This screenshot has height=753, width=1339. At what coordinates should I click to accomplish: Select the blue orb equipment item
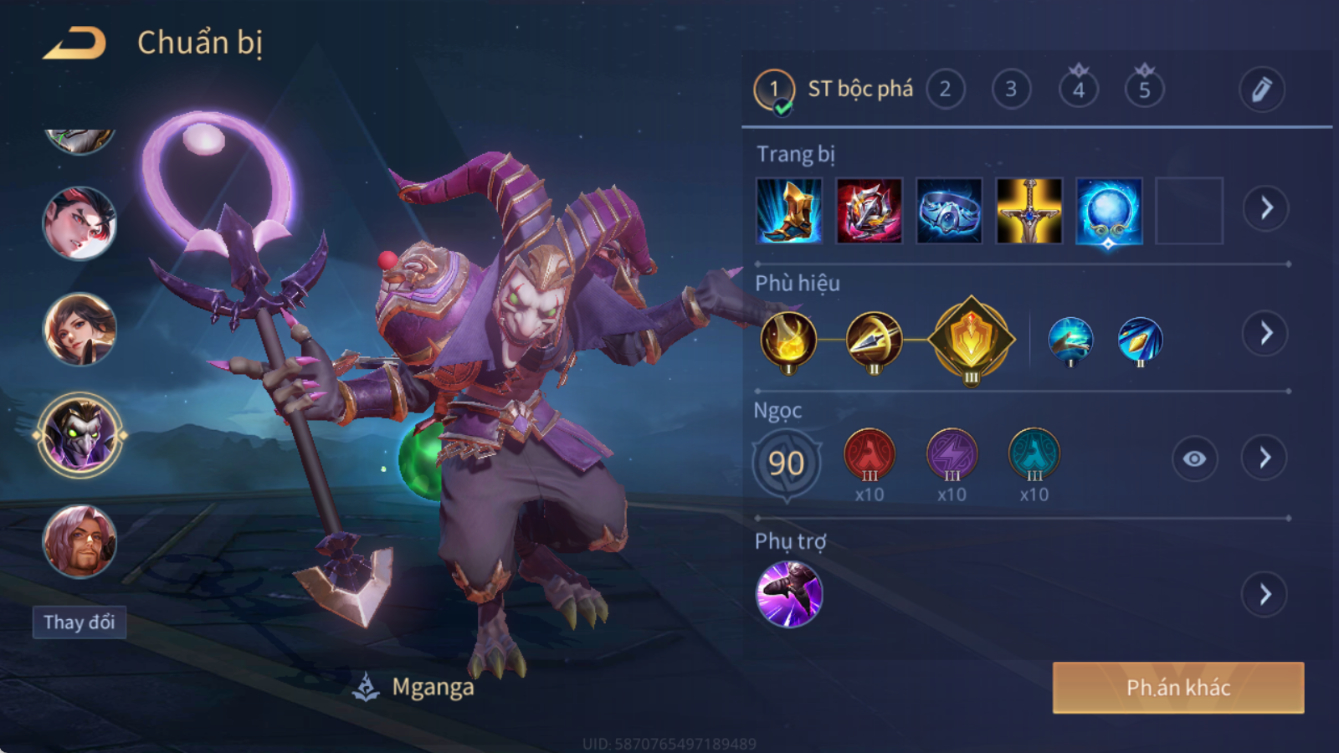click(x=1109, y=211)
